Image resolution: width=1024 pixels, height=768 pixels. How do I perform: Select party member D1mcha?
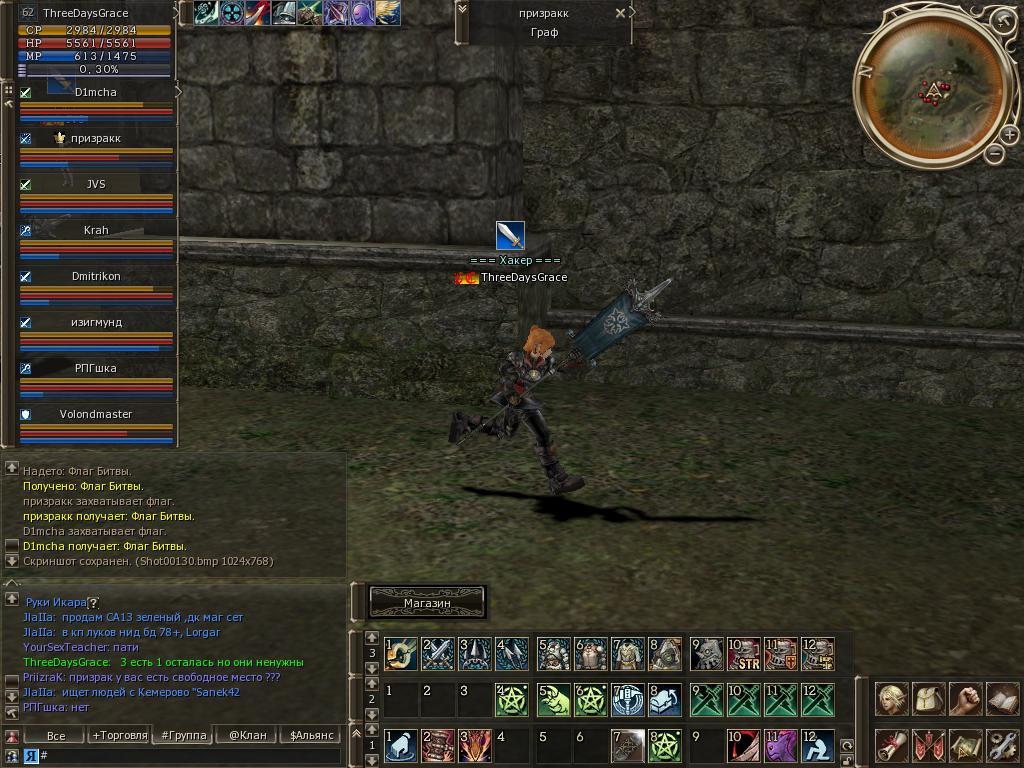[x=96, y=92]
